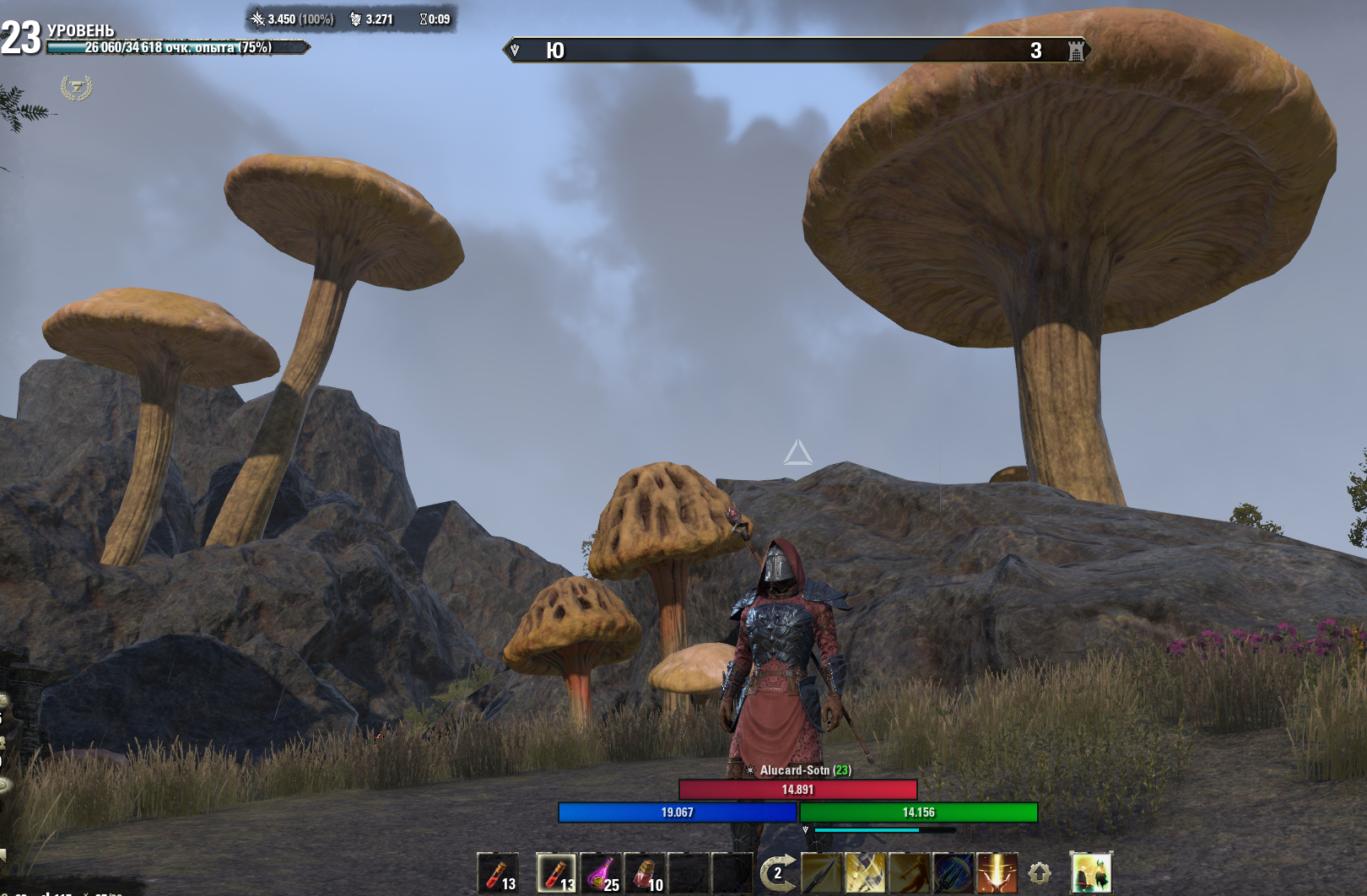
Task: Trigger the leaping figure ability
Action: (909, 873)
